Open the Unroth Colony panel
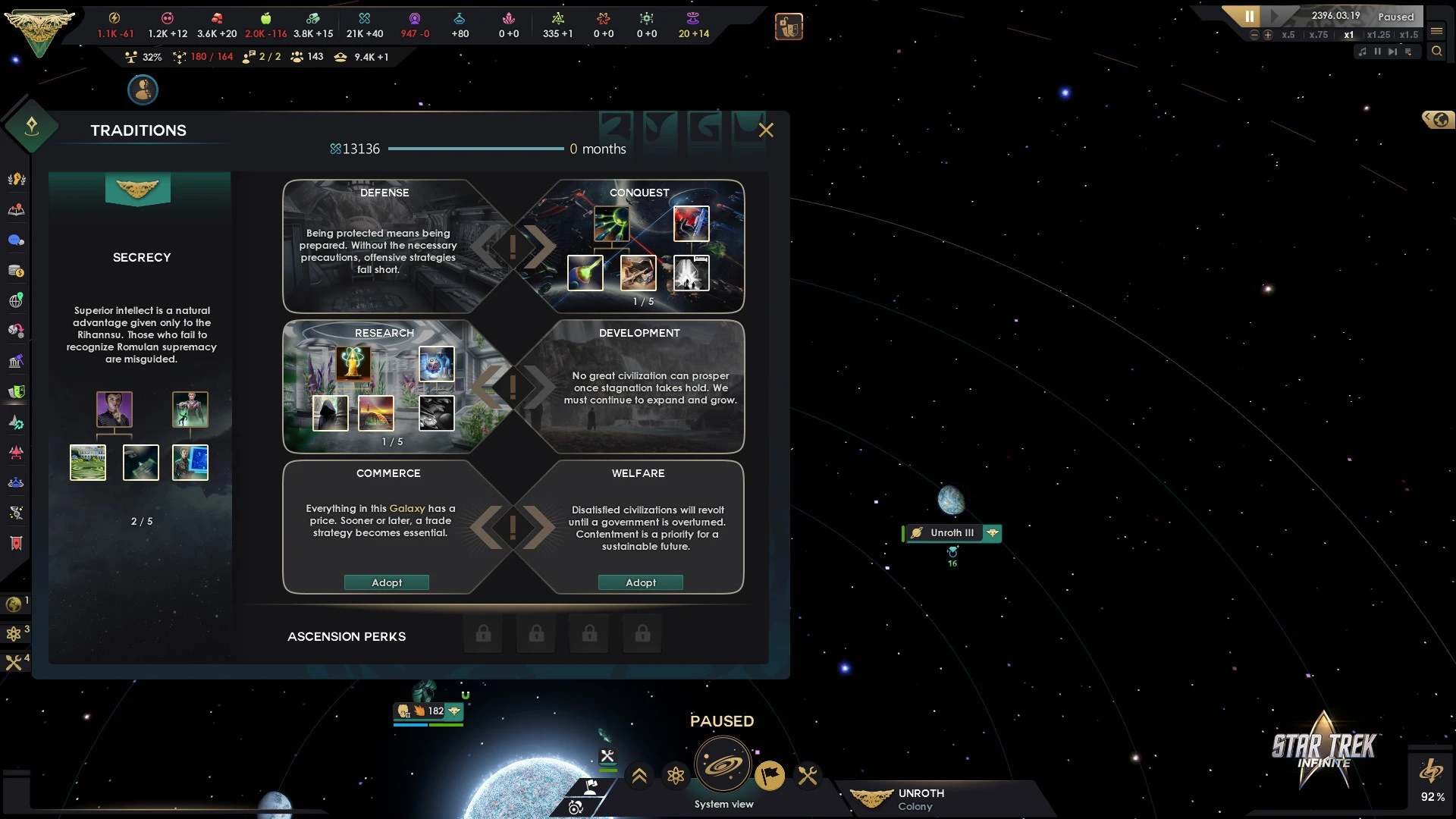The height and width of the screenshot is (819, 1456). [x=921, y=799]
